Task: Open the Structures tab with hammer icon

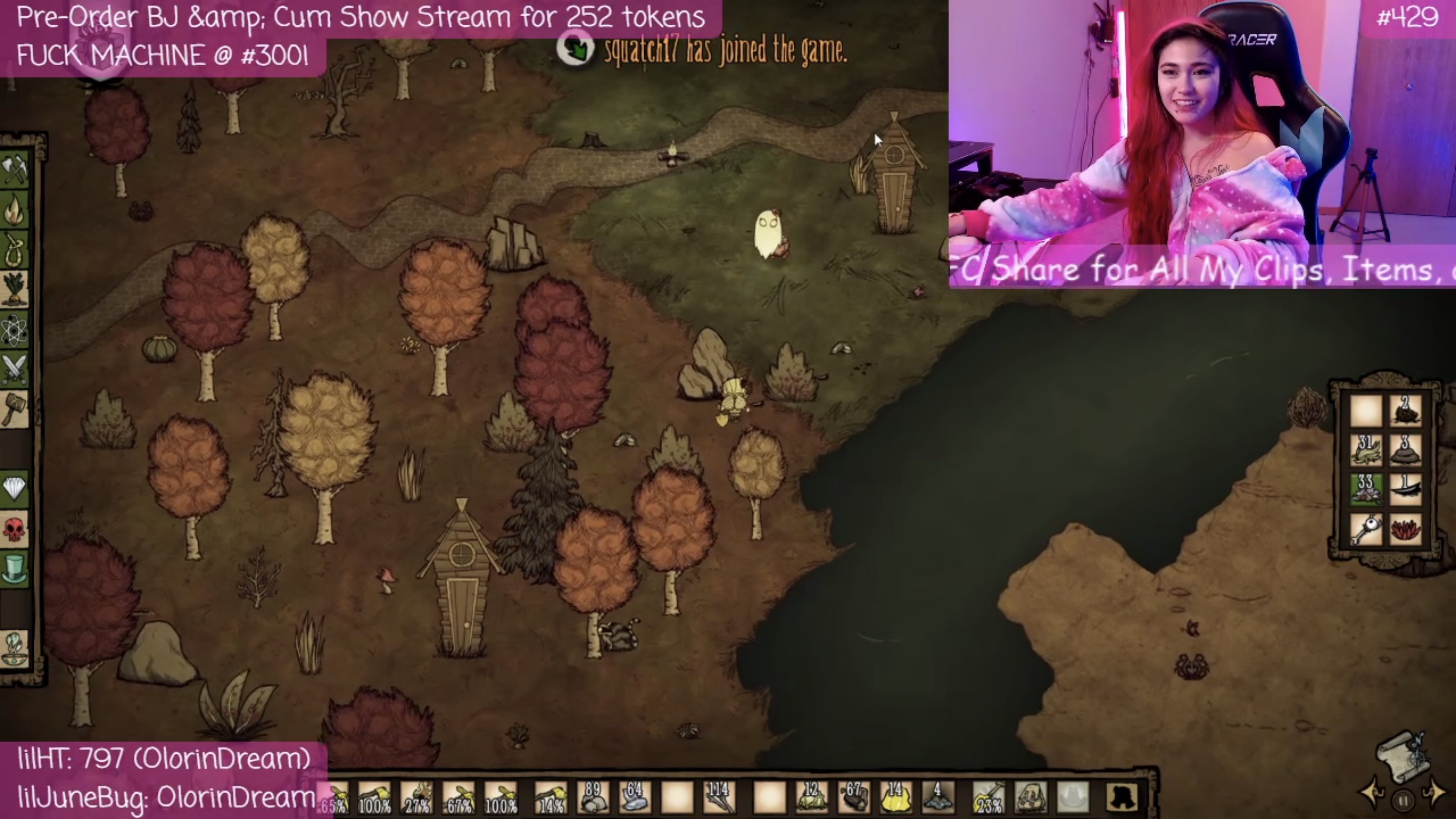Action: 15,409
